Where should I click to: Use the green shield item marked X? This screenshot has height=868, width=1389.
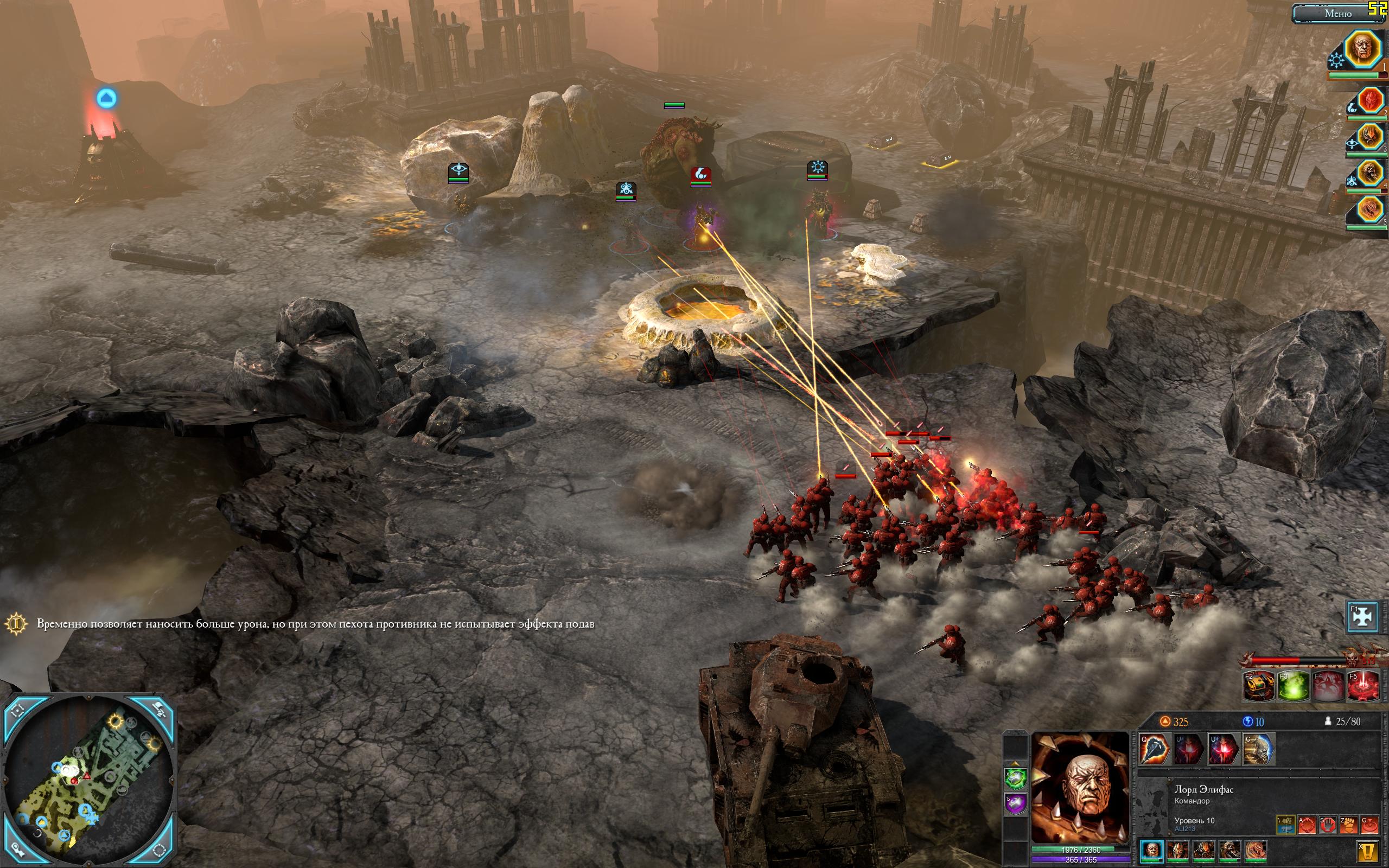[x=1015, y=778]
